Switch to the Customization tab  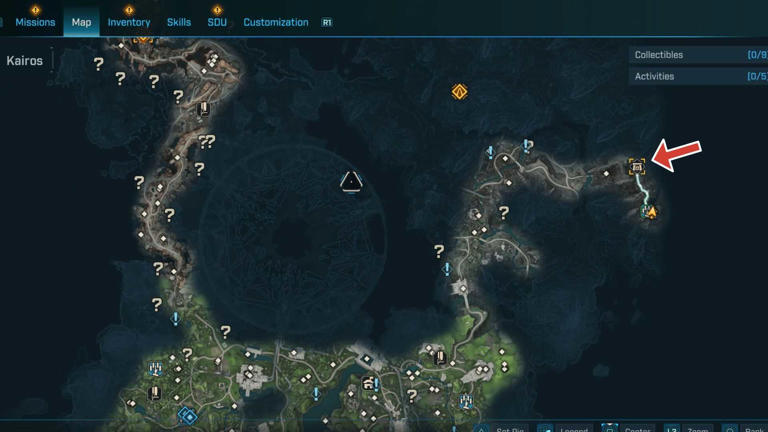(x=276, y=22)
